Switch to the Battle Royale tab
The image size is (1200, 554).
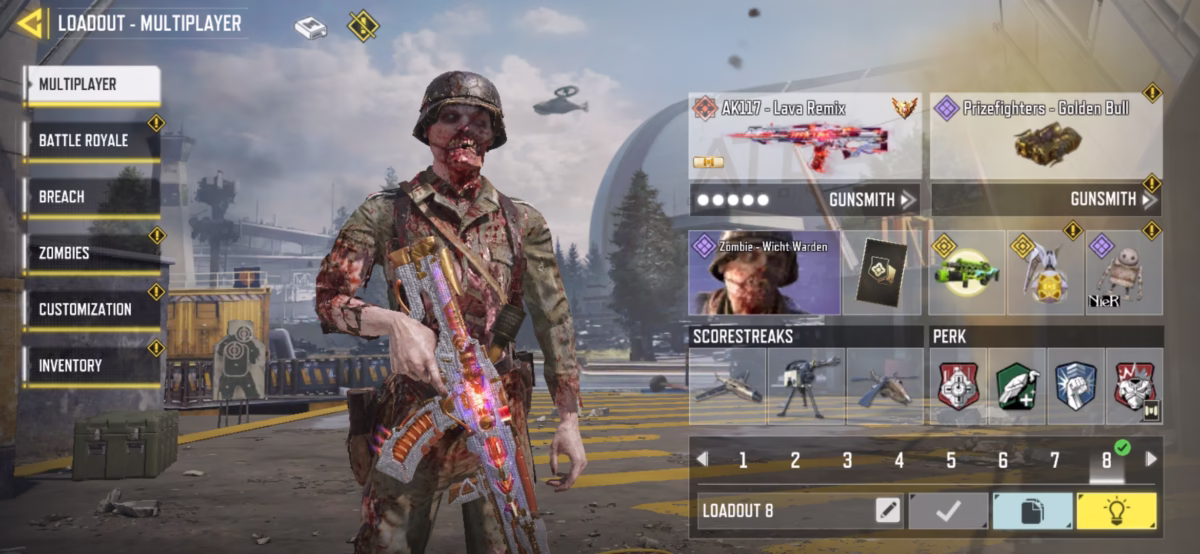[92, 141]
